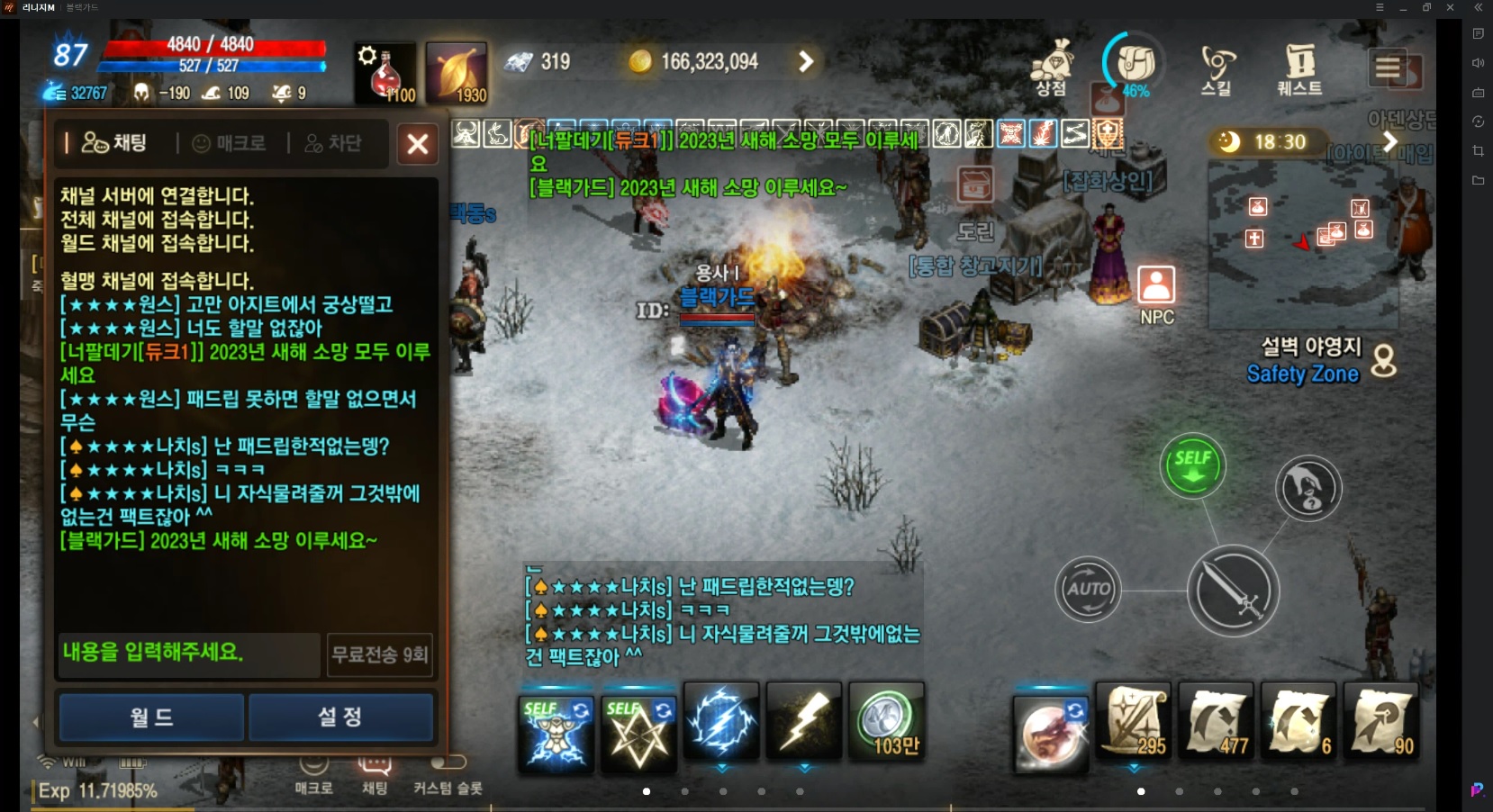
Task: Click the 월드 button in chat window
Action: pyautogui.click(x=150, y=717)
